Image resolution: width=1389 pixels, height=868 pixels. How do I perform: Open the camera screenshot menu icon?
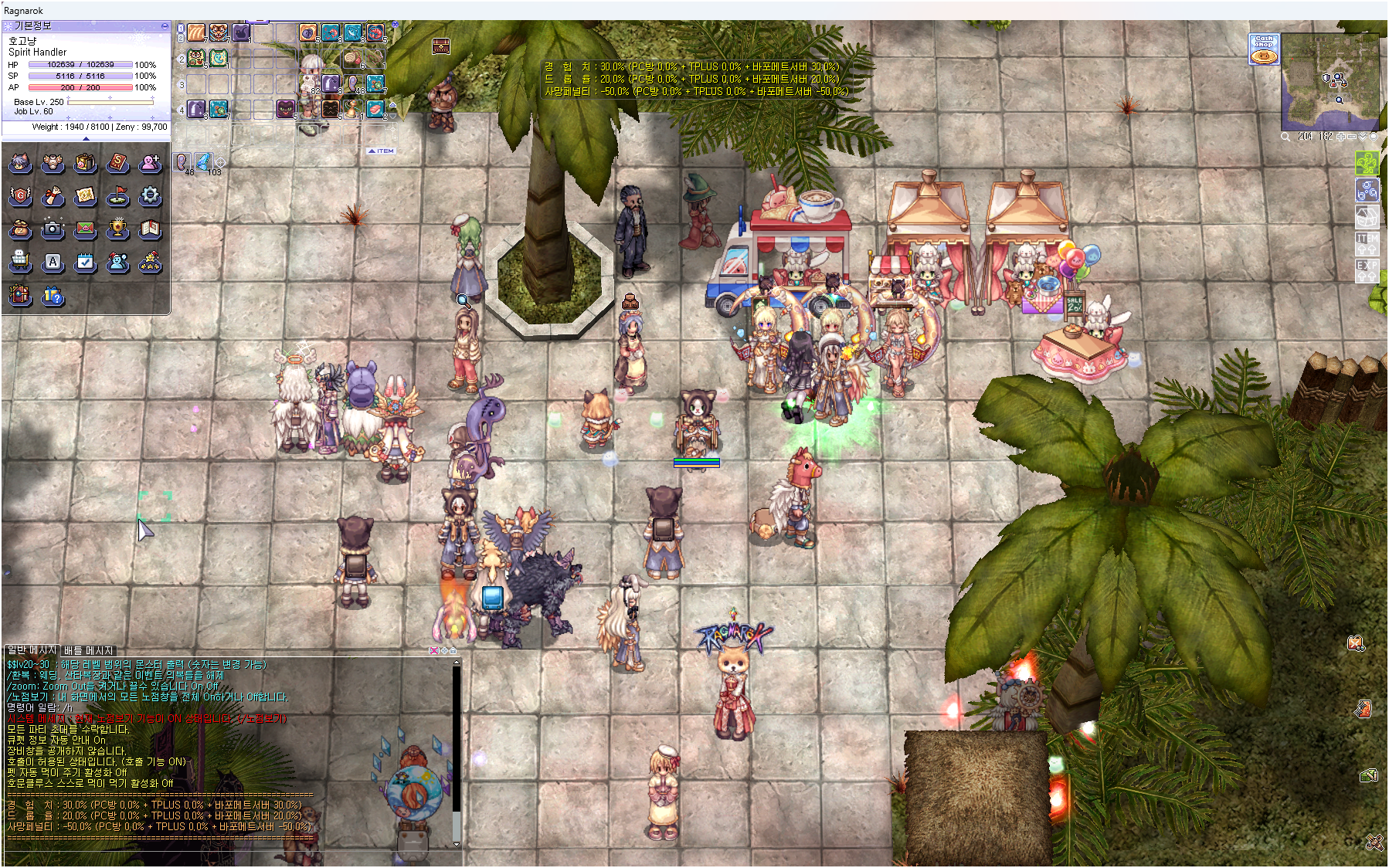click(53, 229)
